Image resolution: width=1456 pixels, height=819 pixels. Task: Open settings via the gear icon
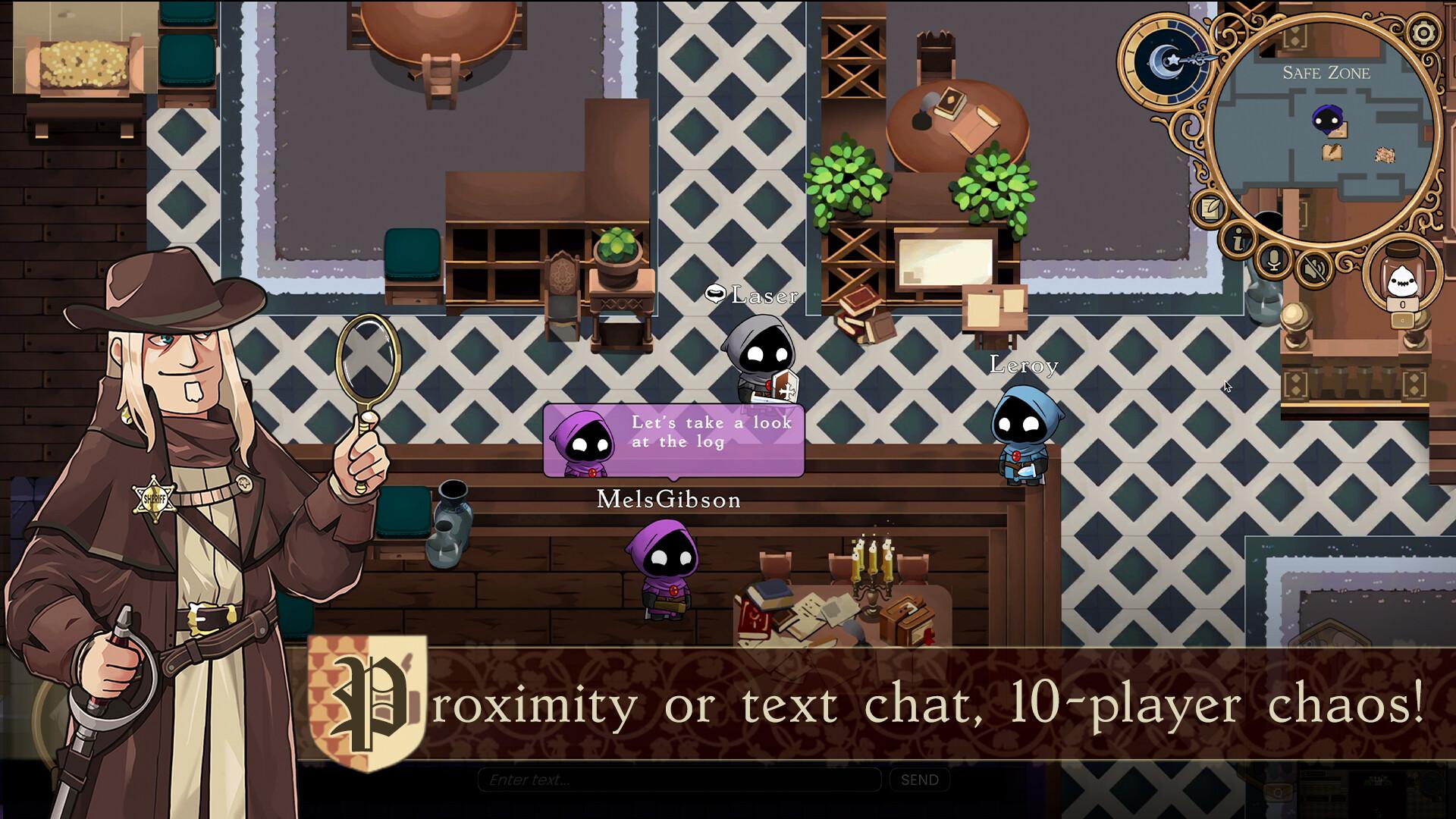point(1423,33)
